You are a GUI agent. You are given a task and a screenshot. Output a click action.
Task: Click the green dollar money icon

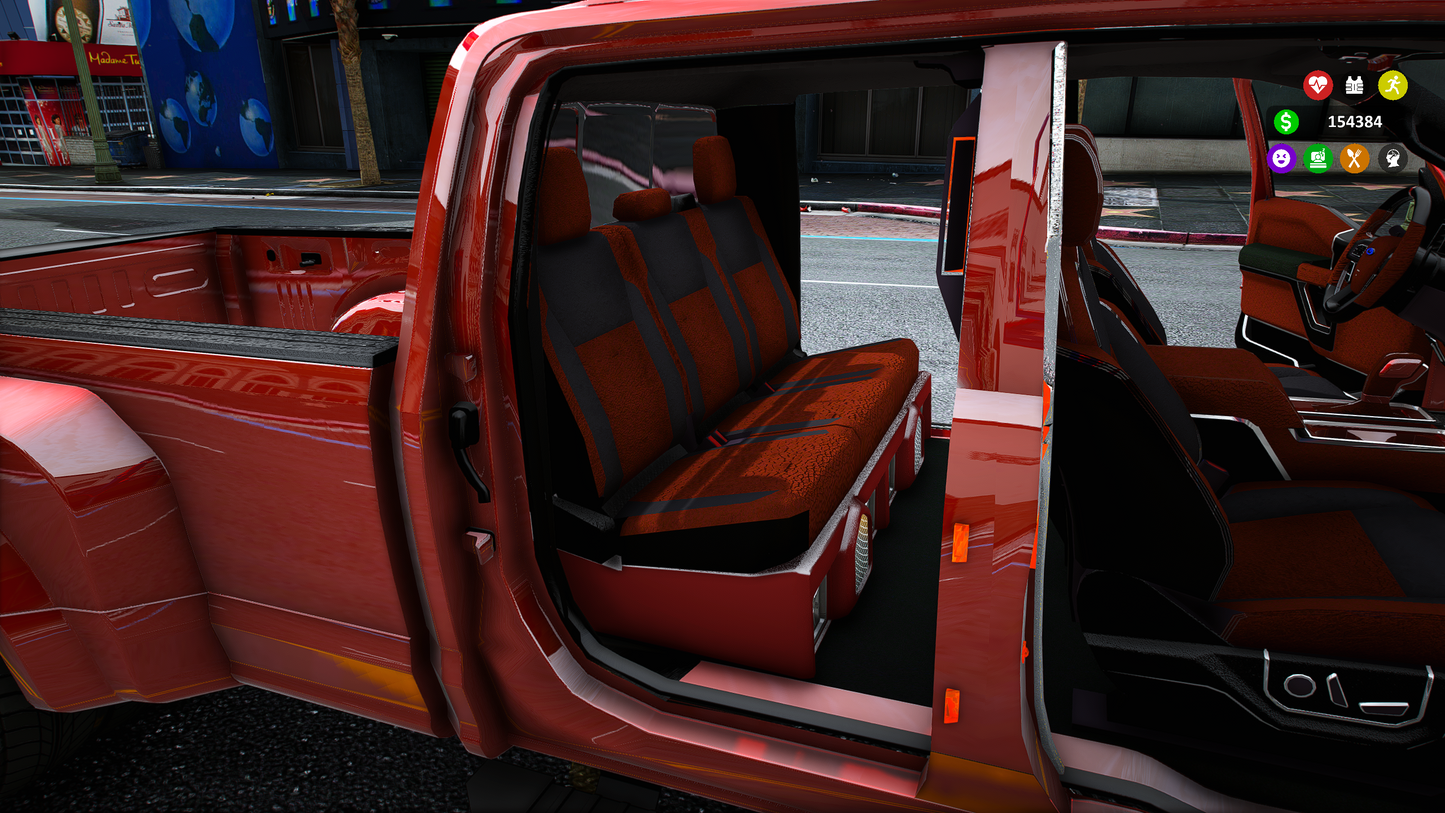[x=1286, y=122]
